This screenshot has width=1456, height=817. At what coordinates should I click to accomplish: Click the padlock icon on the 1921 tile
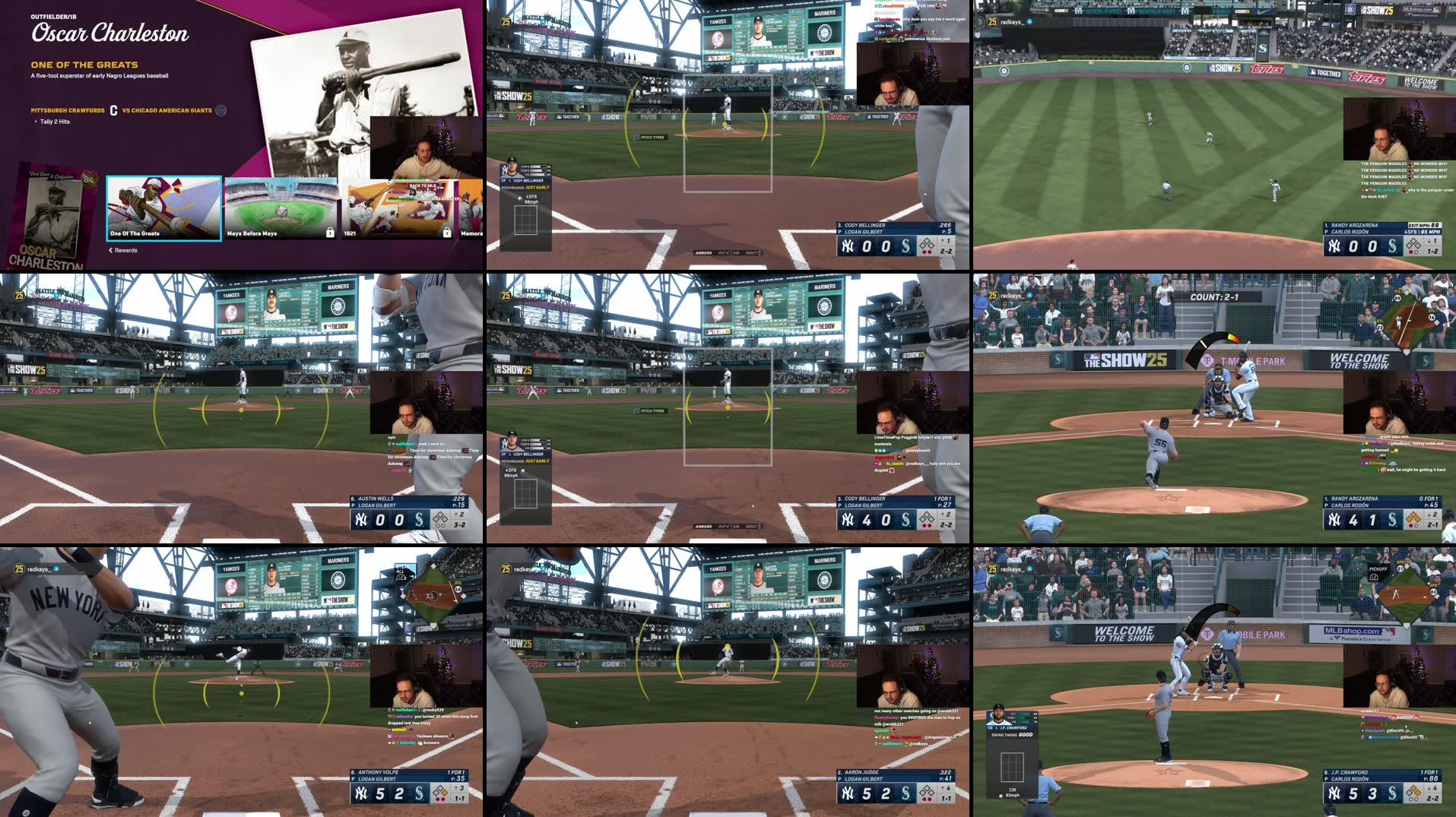click(x=446, y=233)
